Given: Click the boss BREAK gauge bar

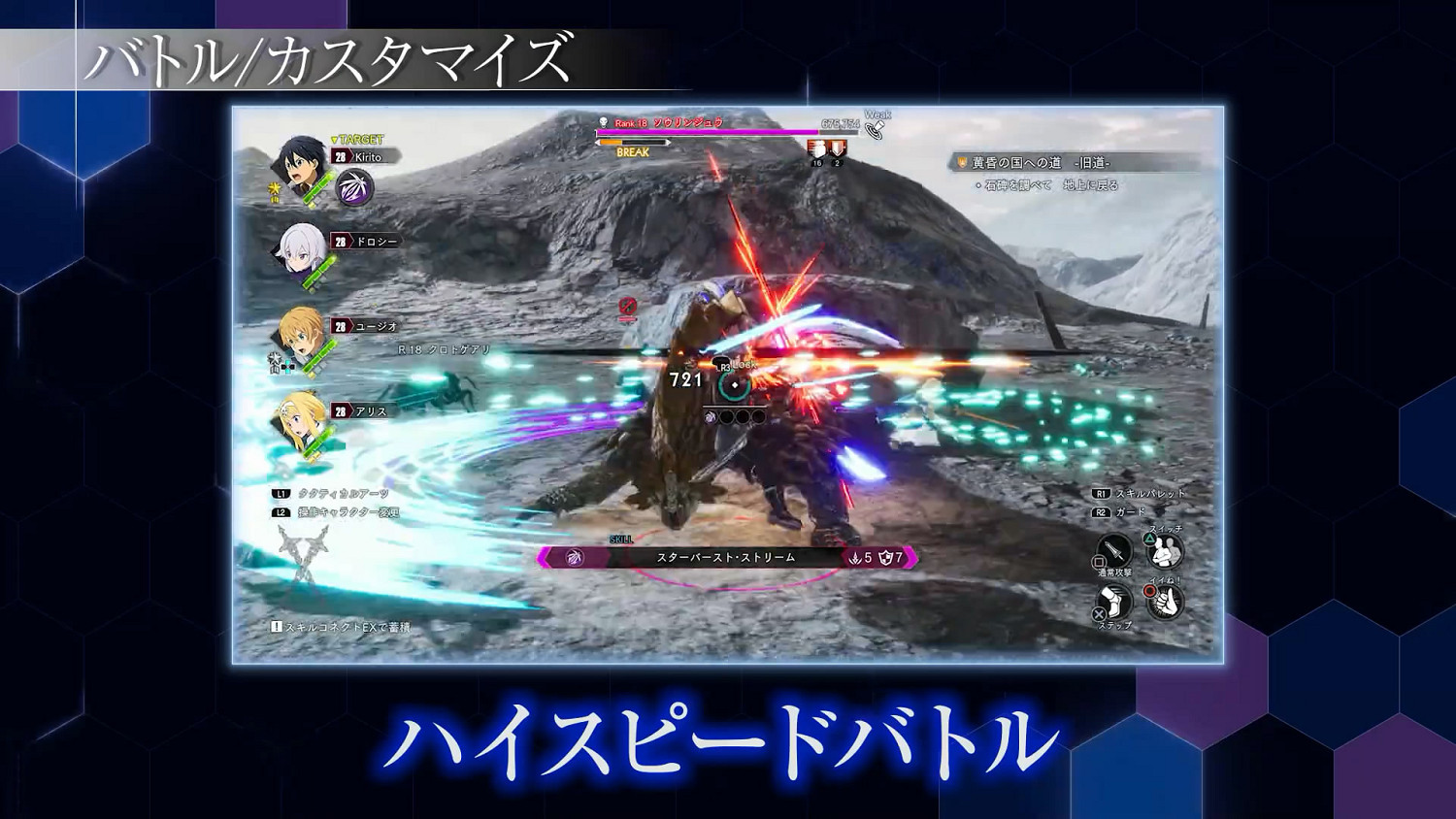Looking at the screenshot, I should [x=633, y=142].
